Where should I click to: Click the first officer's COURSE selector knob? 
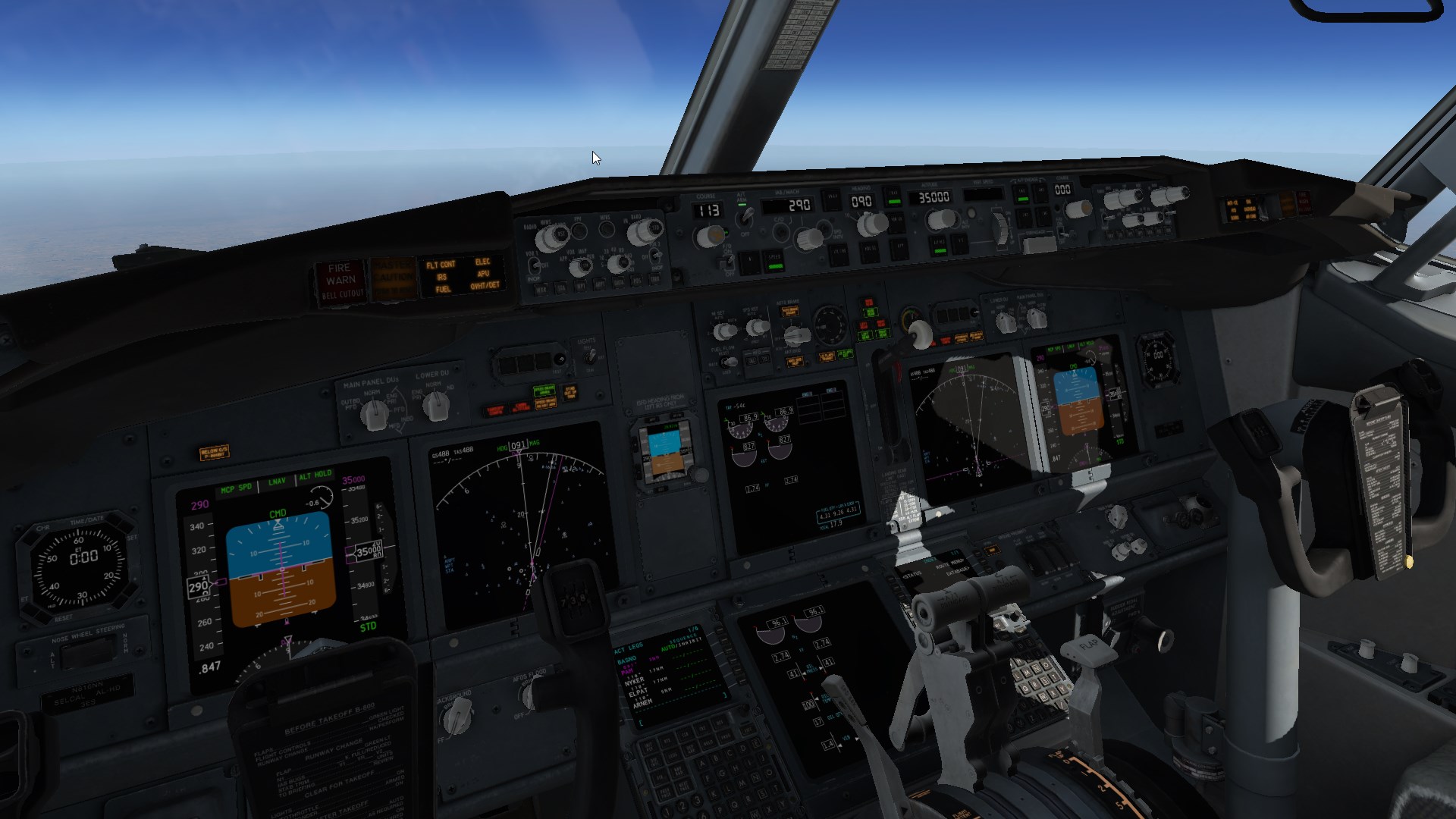1078,208
